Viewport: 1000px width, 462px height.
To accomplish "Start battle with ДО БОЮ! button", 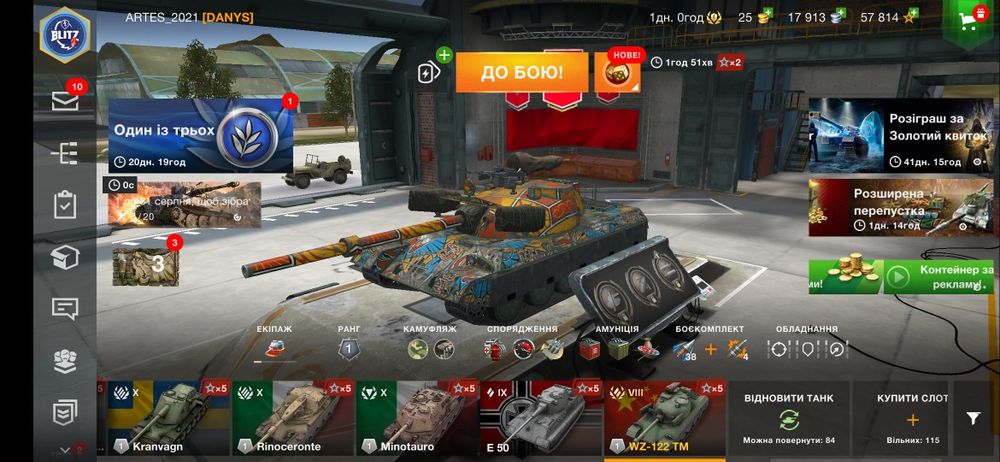I will [x=521, y=72].
